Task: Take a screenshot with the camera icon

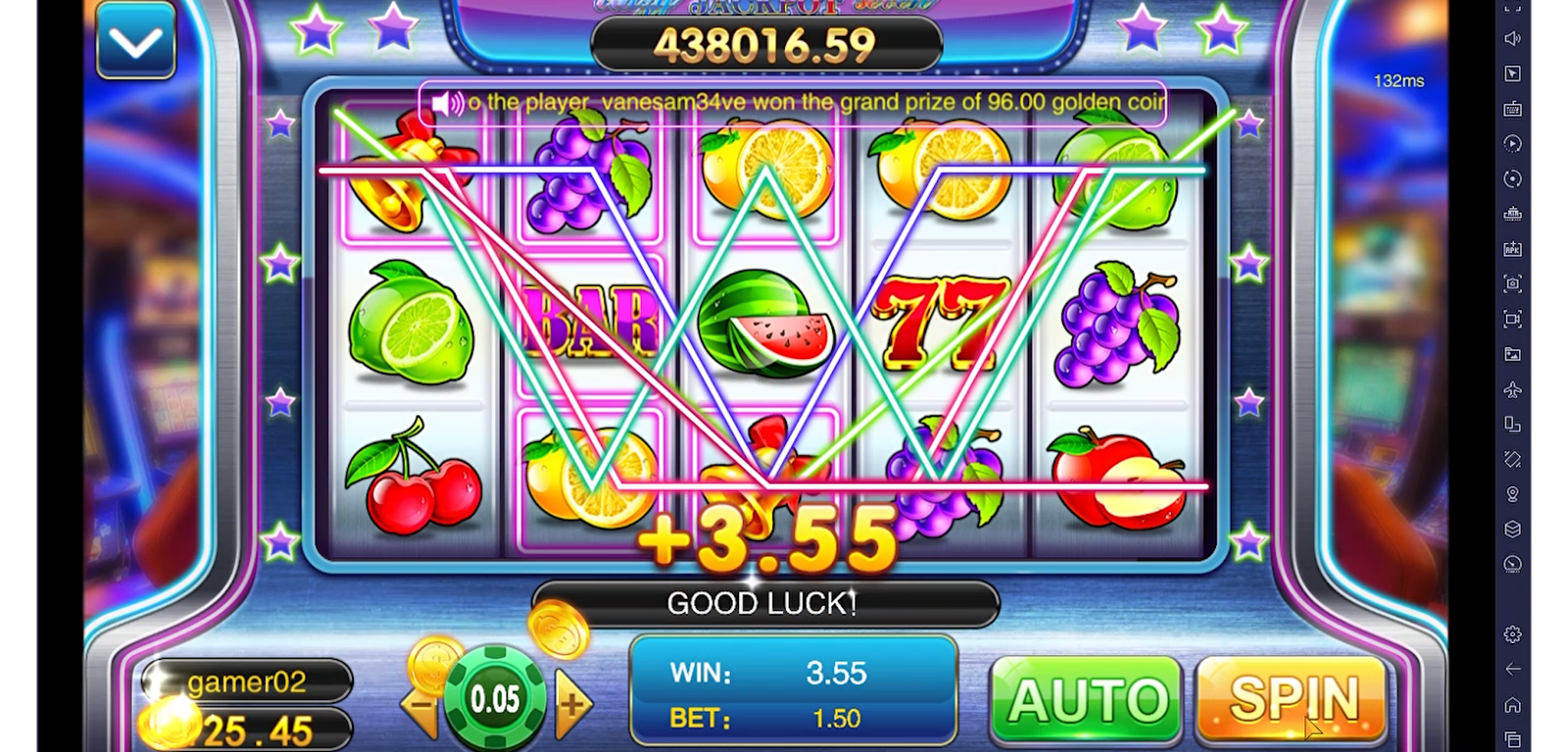Action: pos(1512,284)
